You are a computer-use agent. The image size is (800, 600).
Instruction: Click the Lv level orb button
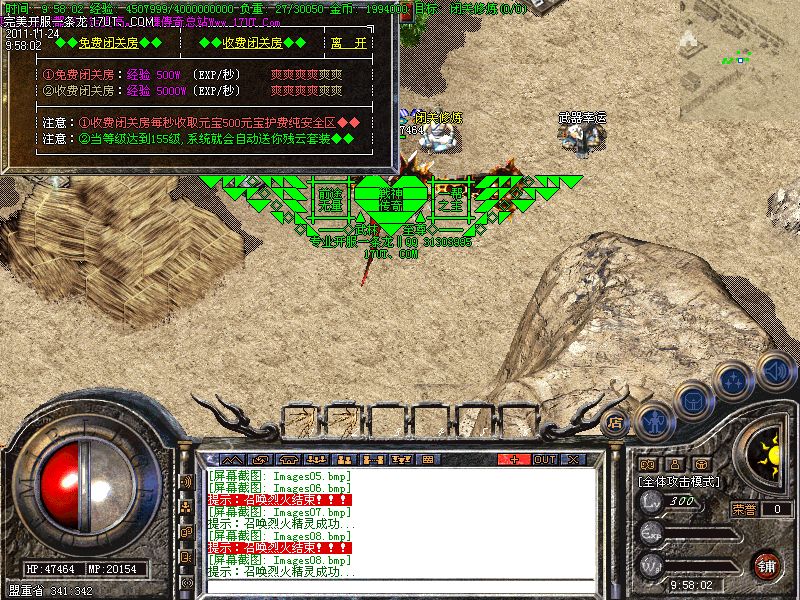[x=651, y=504]
